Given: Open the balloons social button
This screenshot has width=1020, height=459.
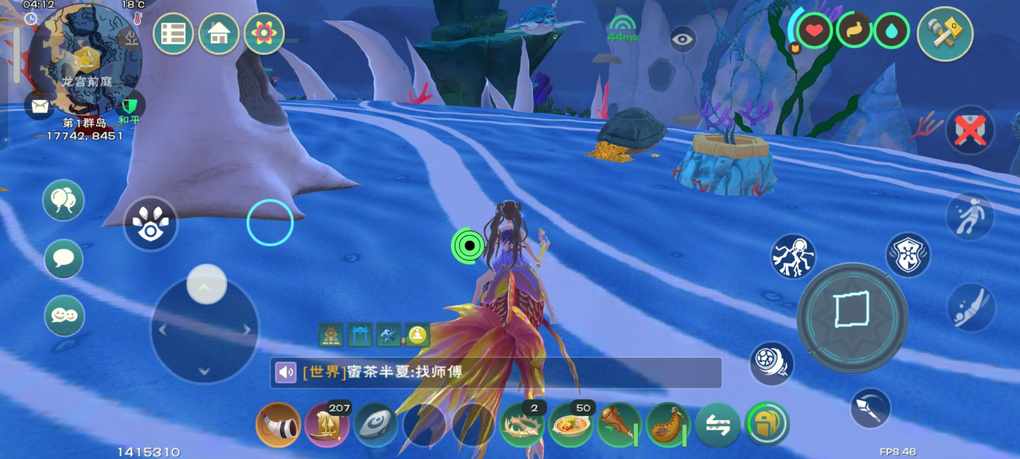Looking at the screenshot, I should 63,200.
